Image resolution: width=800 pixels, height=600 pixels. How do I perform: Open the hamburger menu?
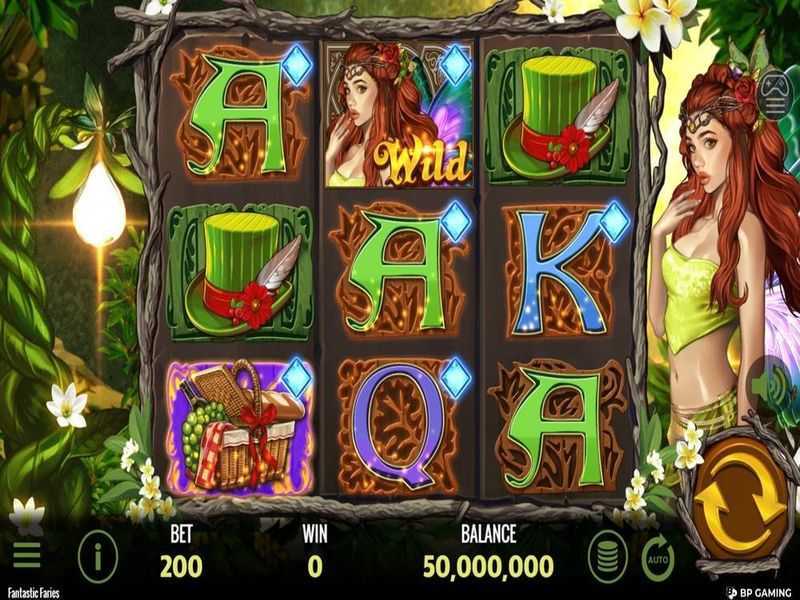27,553
